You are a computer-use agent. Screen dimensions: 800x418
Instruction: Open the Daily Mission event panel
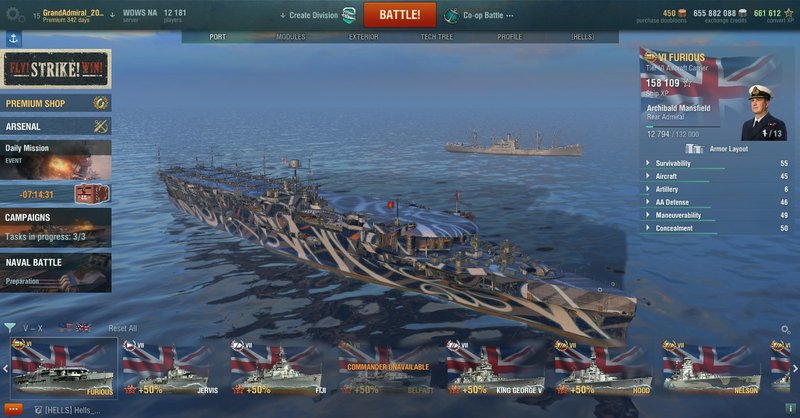(x=56, y=159)
